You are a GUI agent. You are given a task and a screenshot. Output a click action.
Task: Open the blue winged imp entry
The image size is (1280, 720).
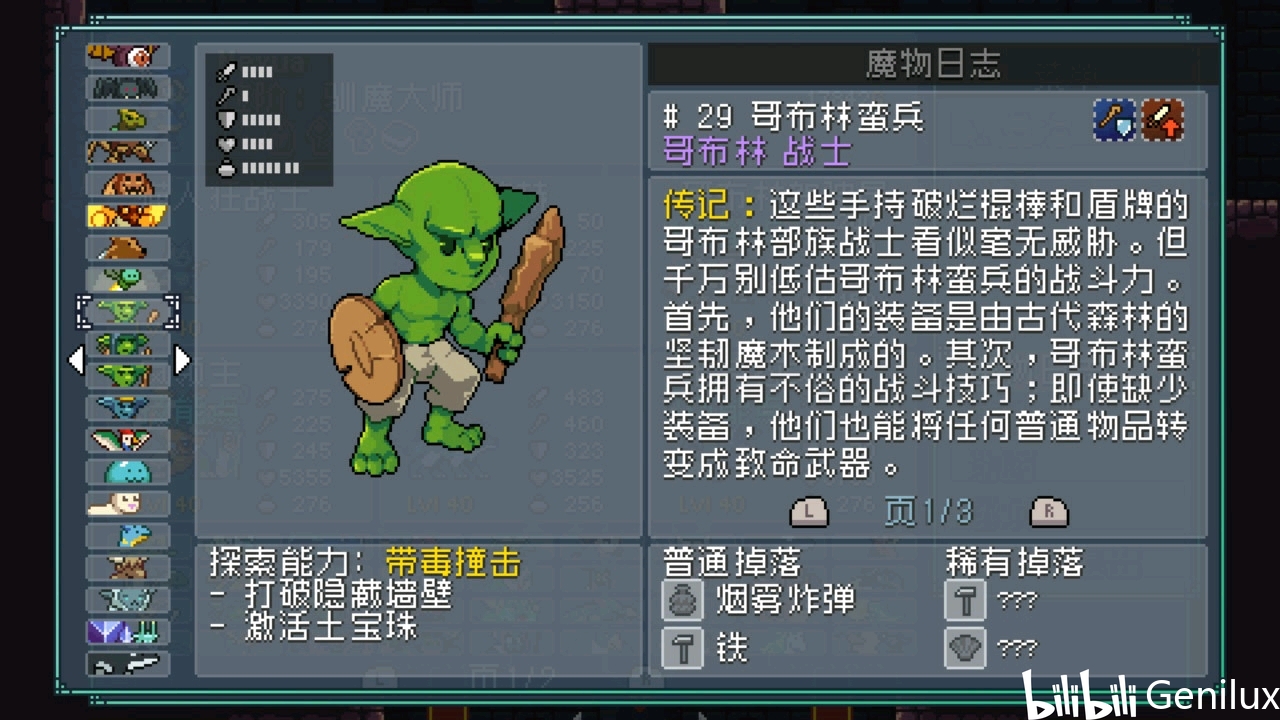click(128, 407)
